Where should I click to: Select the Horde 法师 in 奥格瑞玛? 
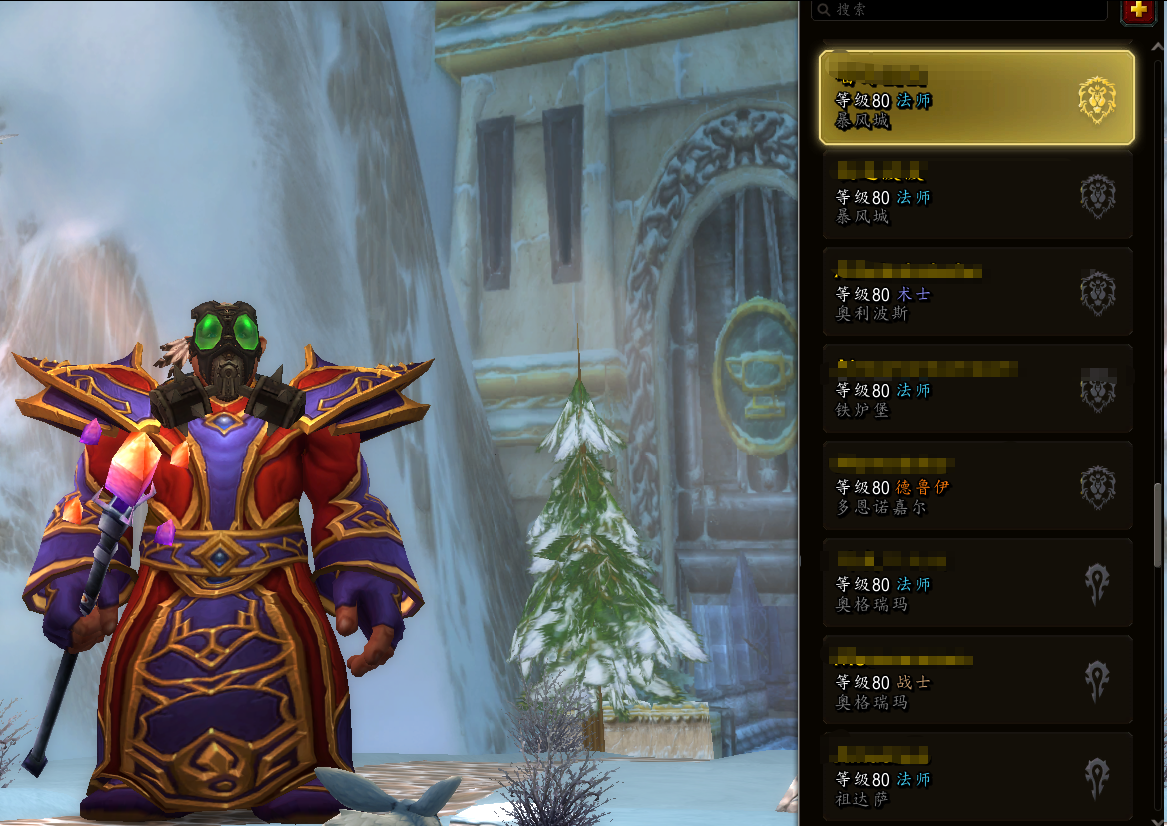click(976, 583)
